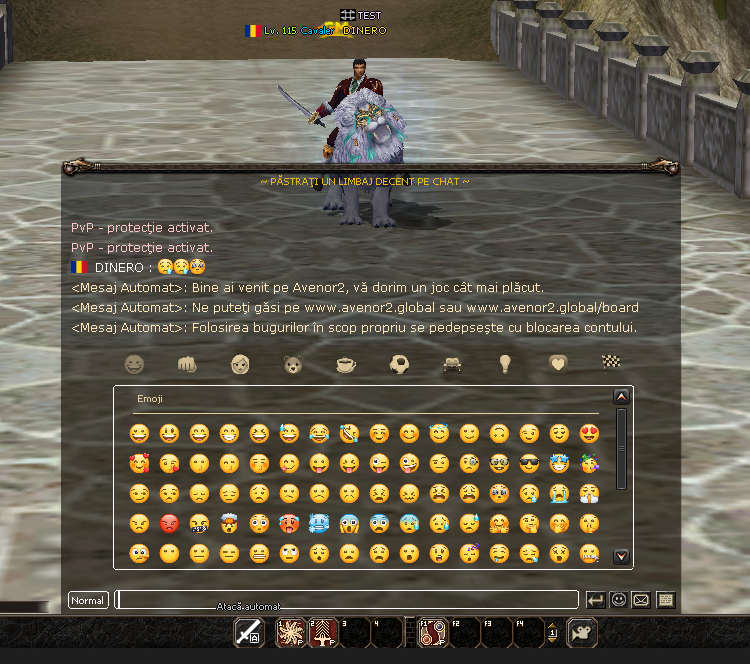
Task: Select the light bulb objects category
Action: (505, 364)
